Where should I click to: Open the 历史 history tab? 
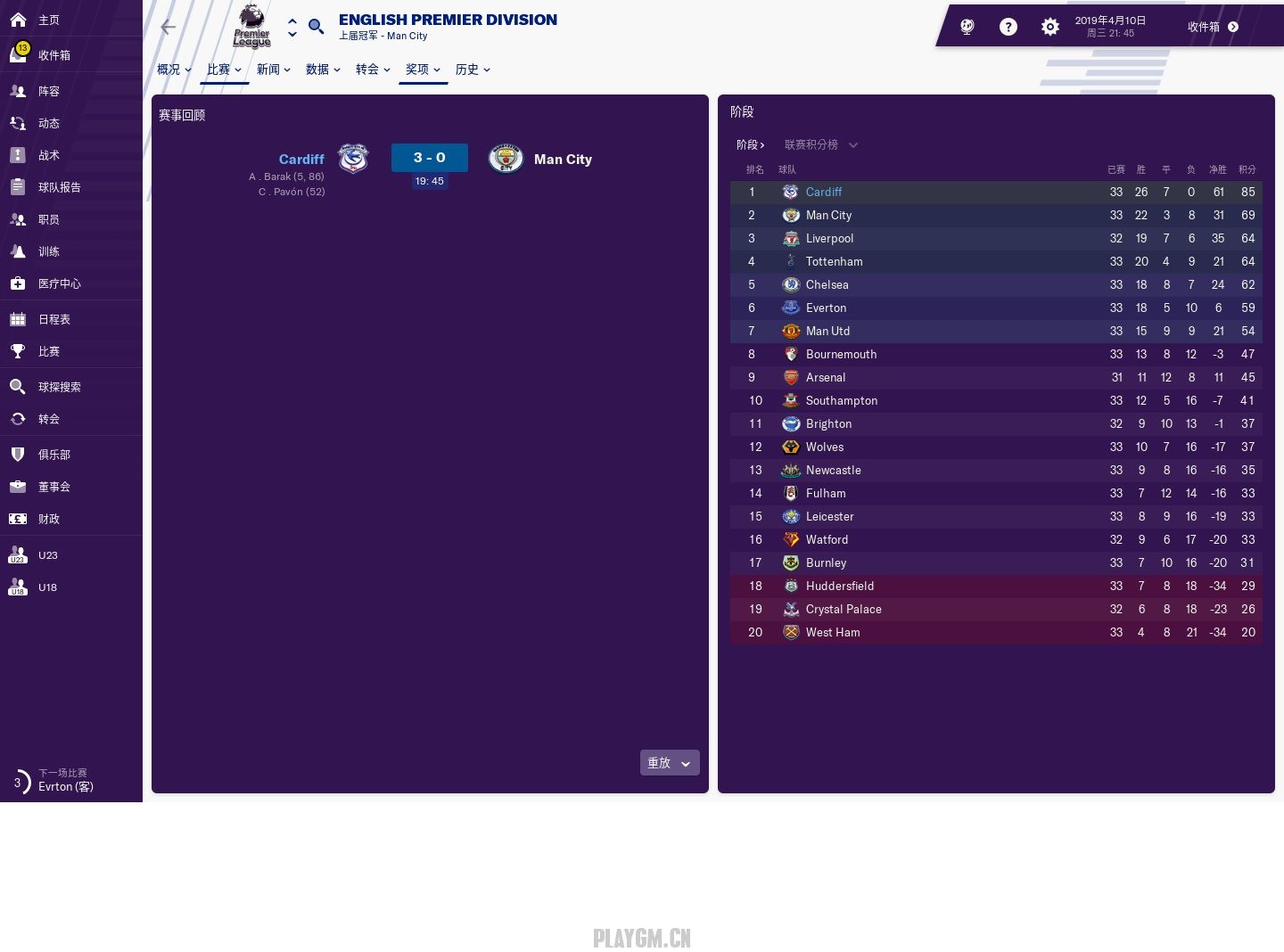(473, 70)
